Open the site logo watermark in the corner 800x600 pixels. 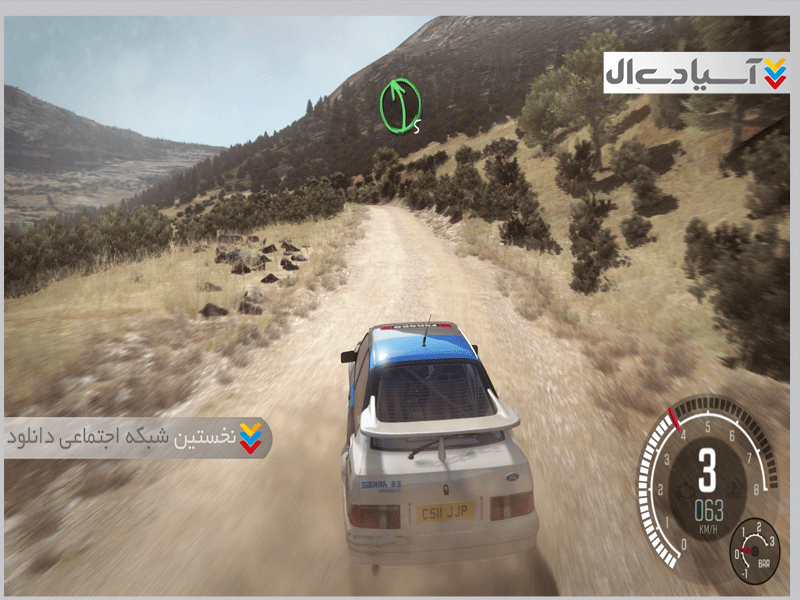[x=696, y=72]
